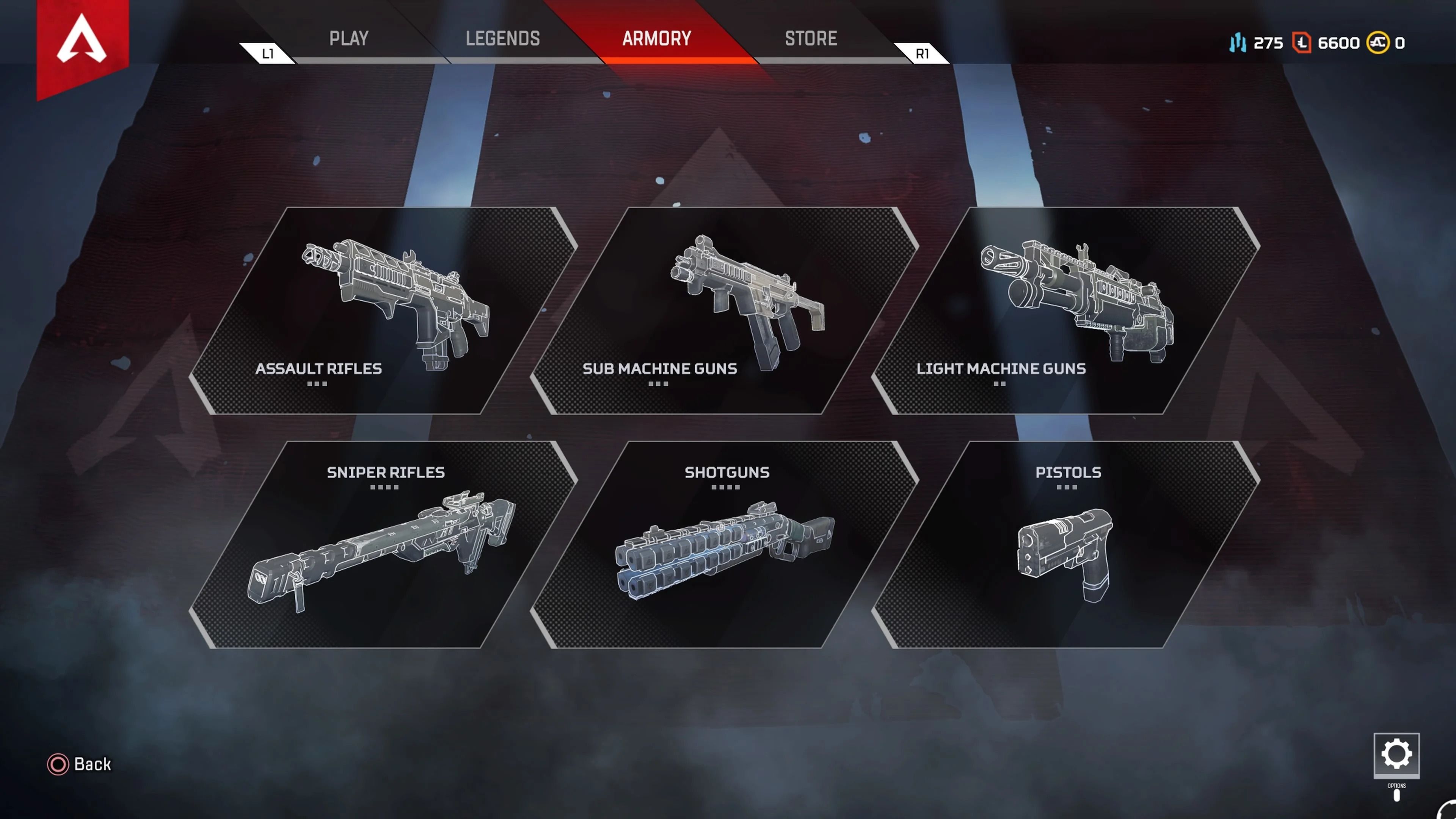Click the L1 navigation indicator
Image resolution: width=1456 pixels, height=819 pixels.
click(x=267, y=54)
